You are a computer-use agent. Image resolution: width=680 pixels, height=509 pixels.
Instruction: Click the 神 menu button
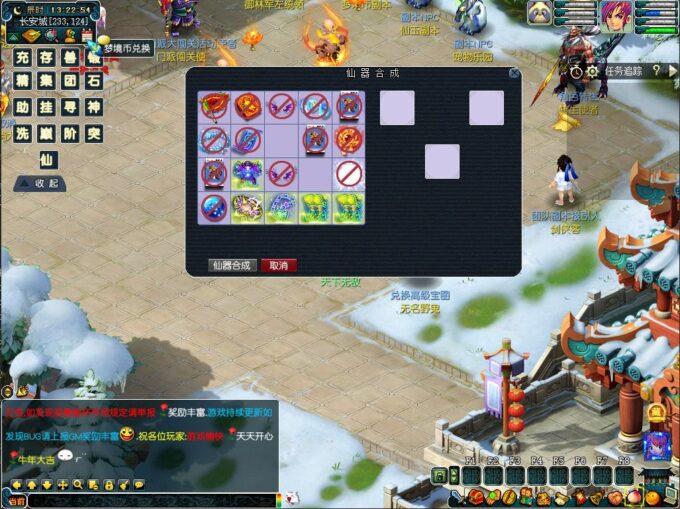point(94,107)
